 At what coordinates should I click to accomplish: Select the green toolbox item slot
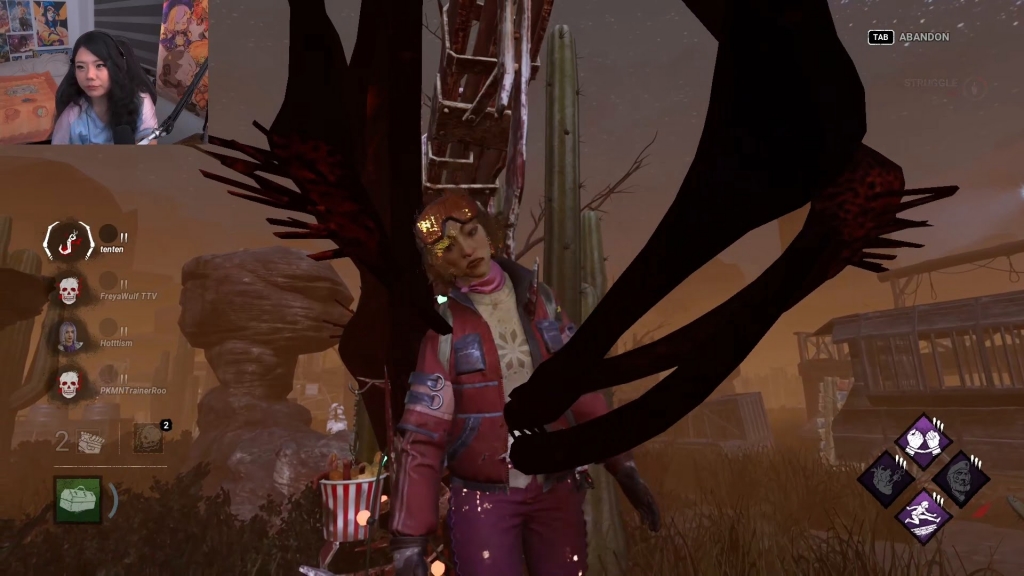pyautogui.click(x=77, y=498)
